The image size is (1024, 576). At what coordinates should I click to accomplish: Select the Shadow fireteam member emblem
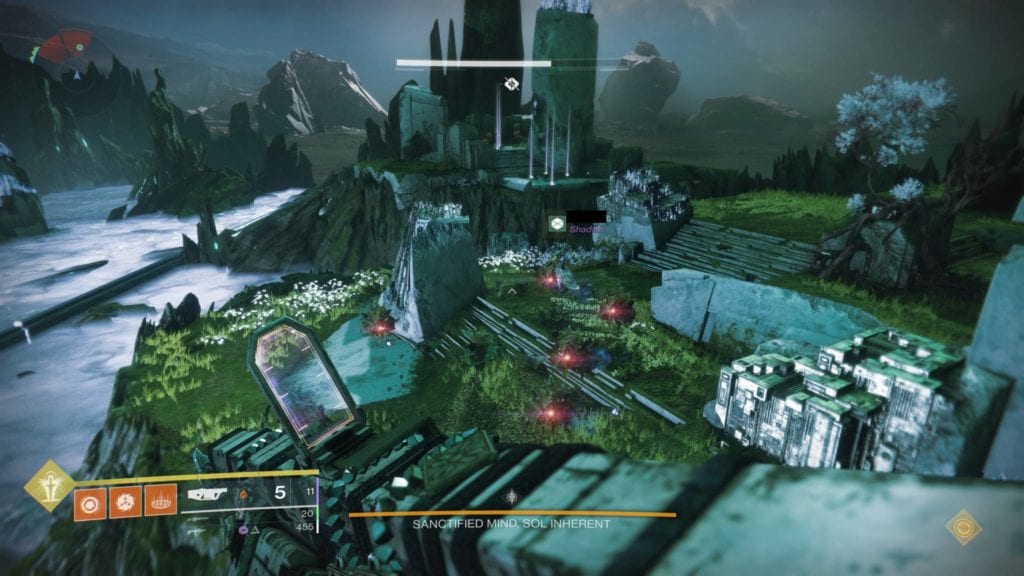click(x=556, y=224)
